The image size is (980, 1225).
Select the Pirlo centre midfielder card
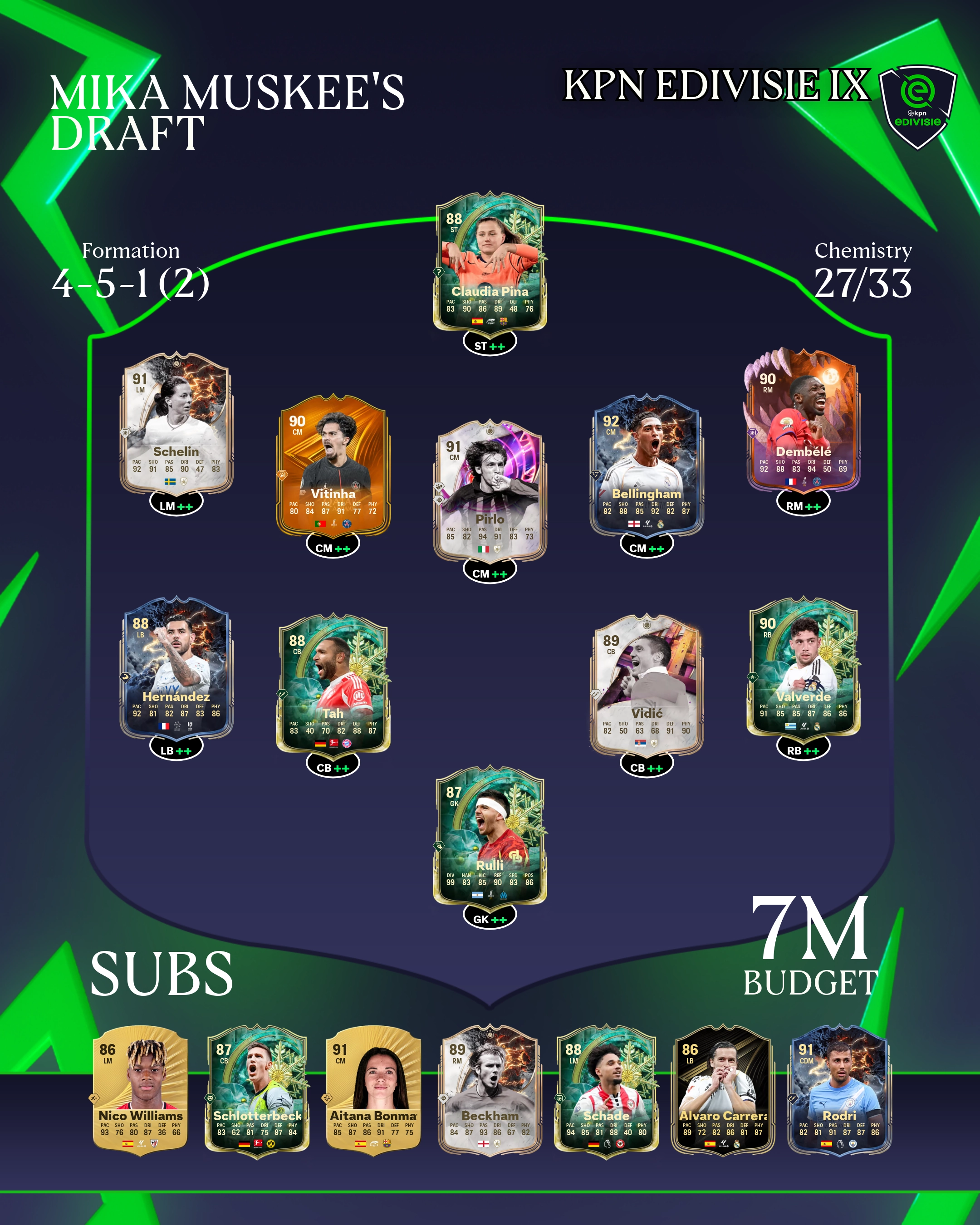click(x=490, y=491)
